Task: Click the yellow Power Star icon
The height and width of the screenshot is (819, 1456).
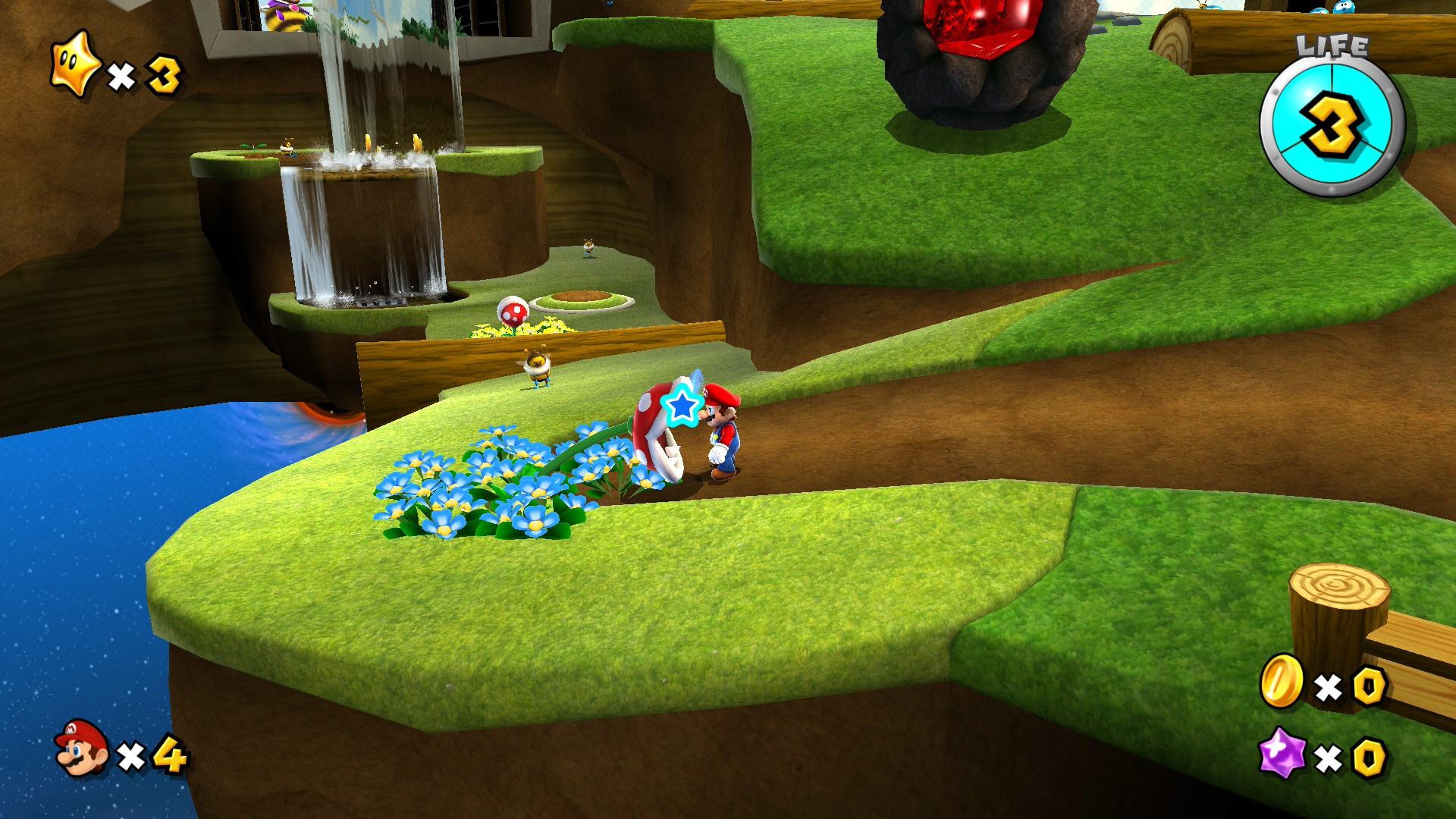Action: (74, 65)
